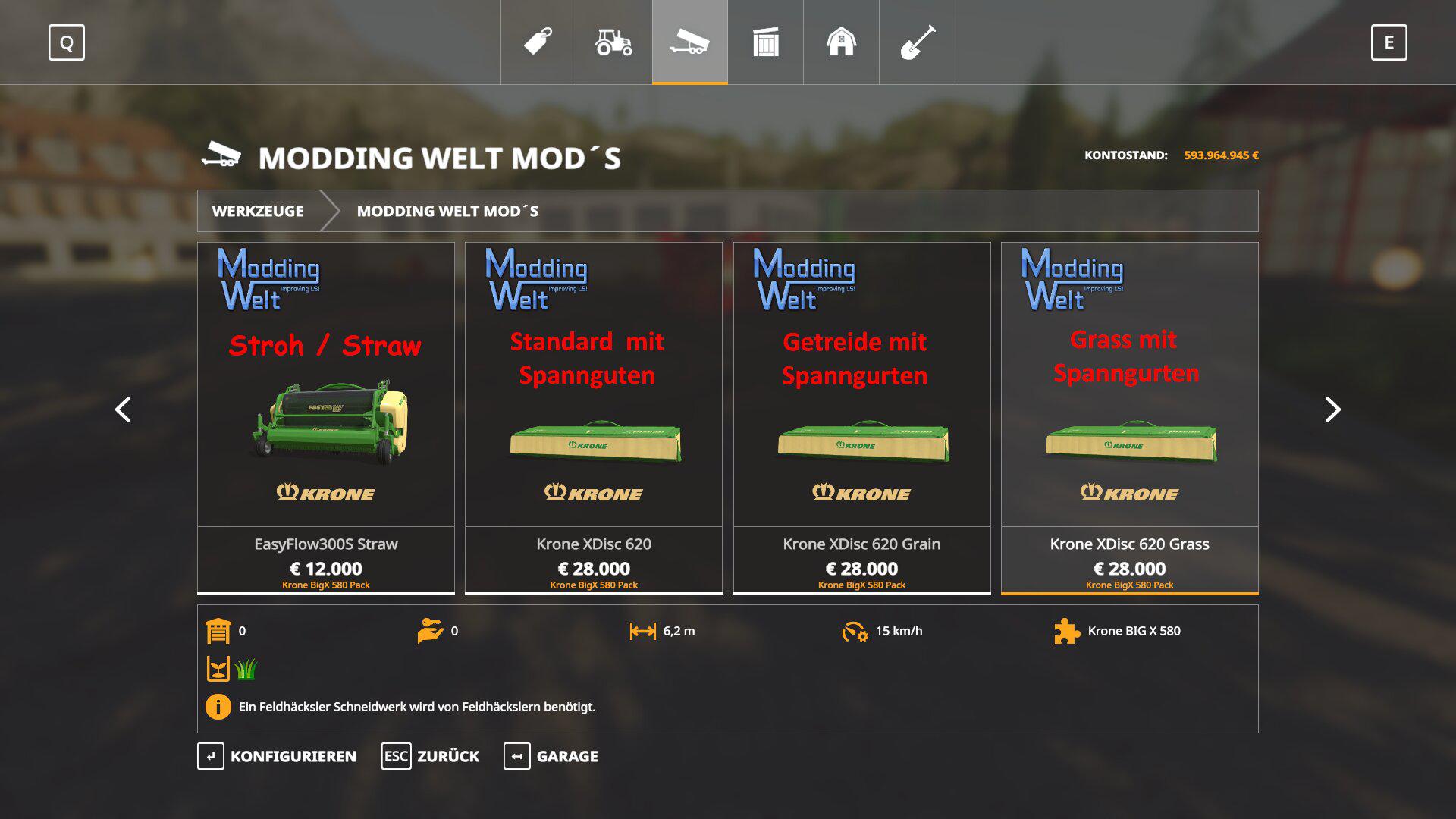Select the EasyFlow300S Straw card

pos(326,417)
